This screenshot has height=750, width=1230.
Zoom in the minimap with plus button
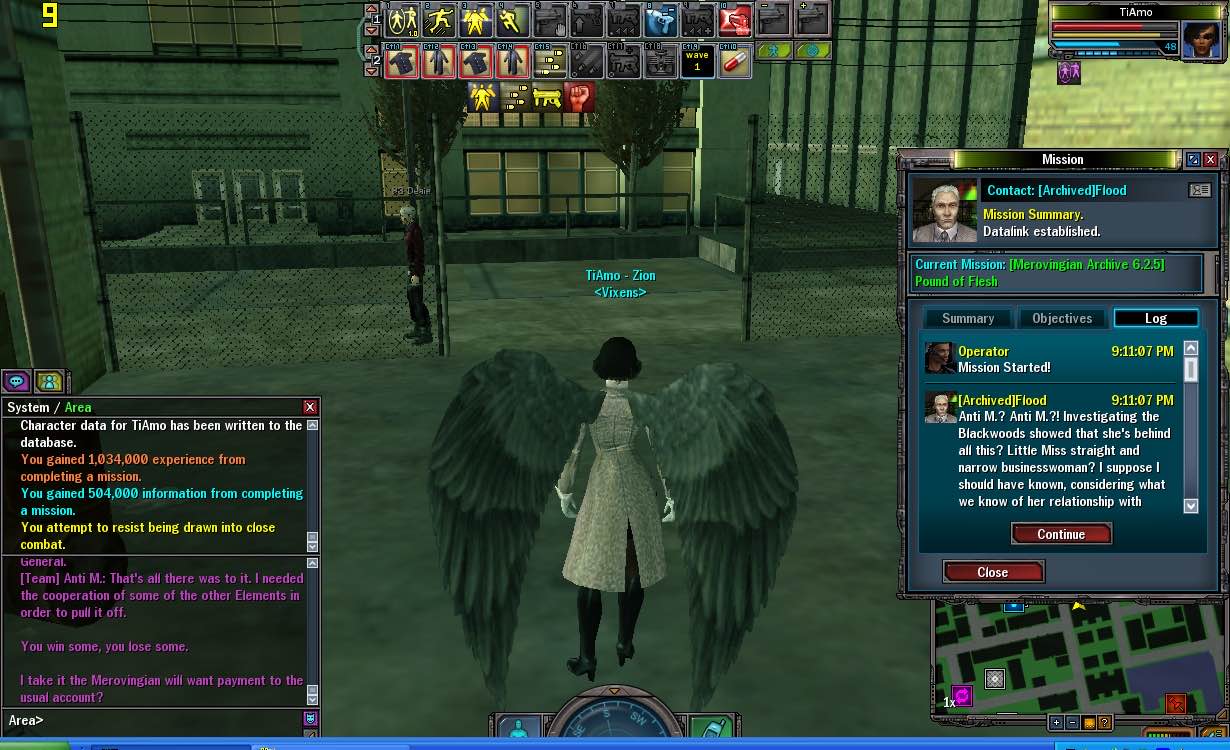(x=1056, y=723)
